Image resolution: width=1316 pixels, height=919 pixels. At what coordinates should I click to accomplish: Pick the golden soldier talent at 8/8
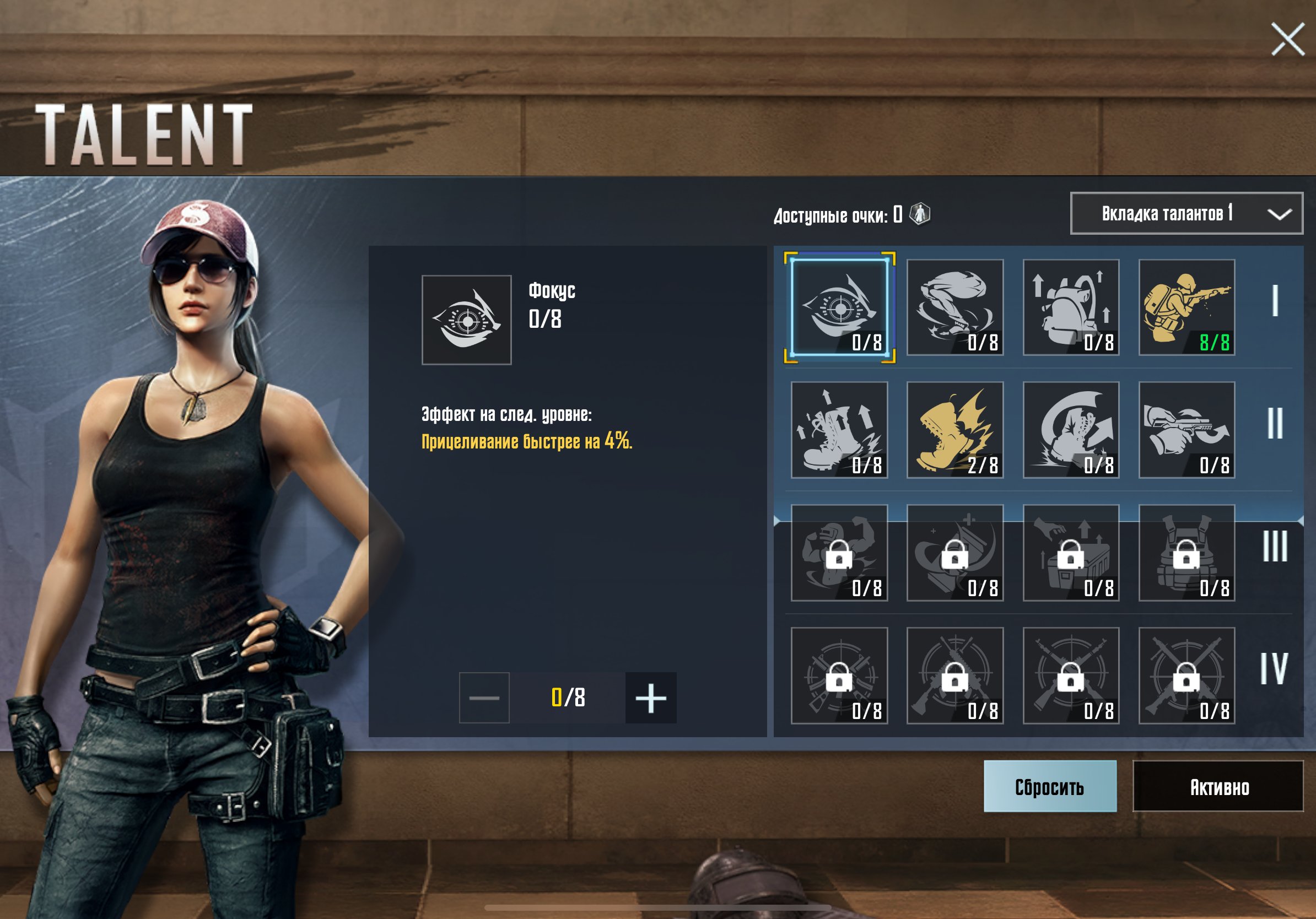(x=1186, y=307)
